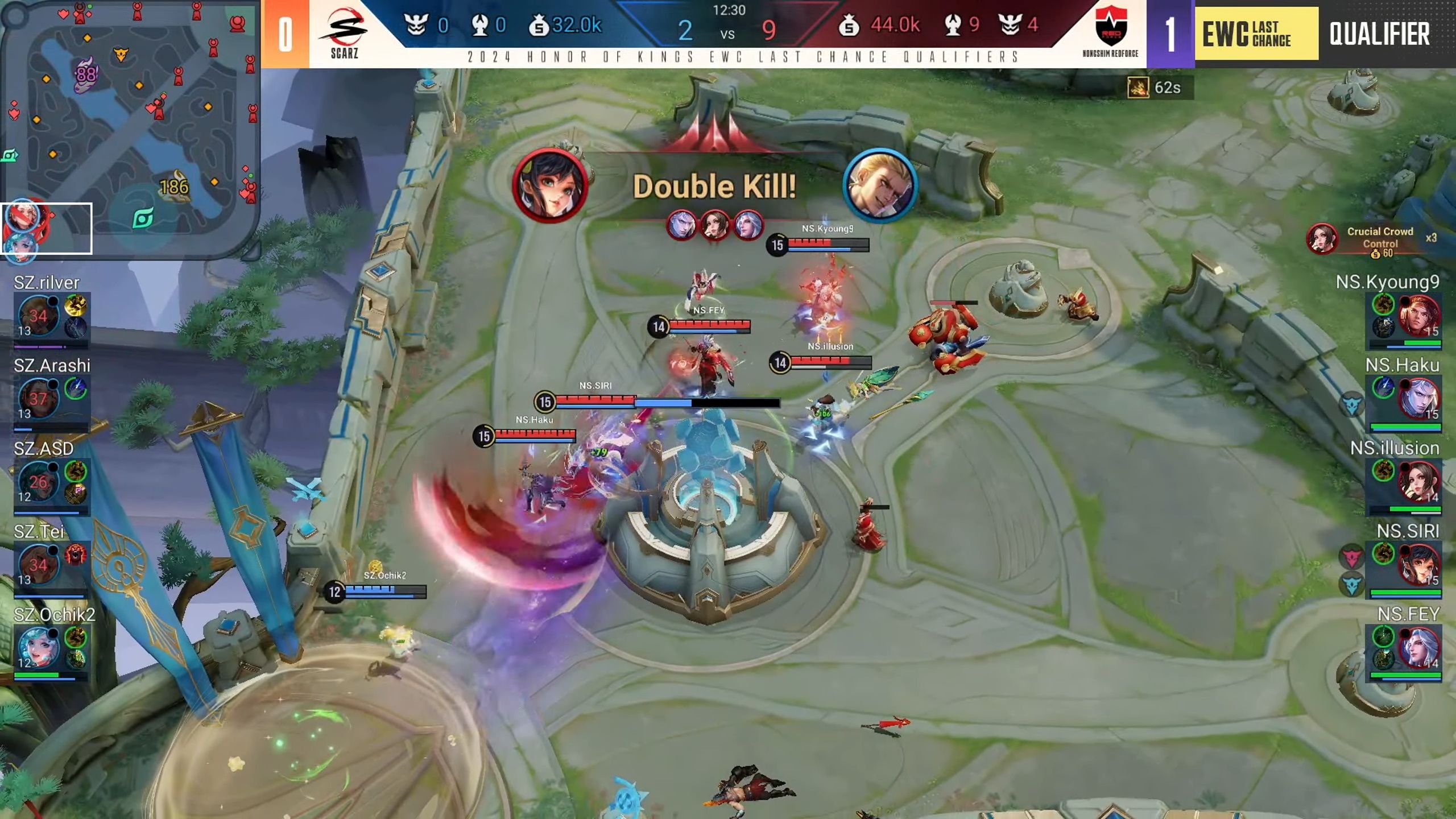Select SZ.Tei's hero portrait
Screen dimensions: 1456x819
pos(38,565)
